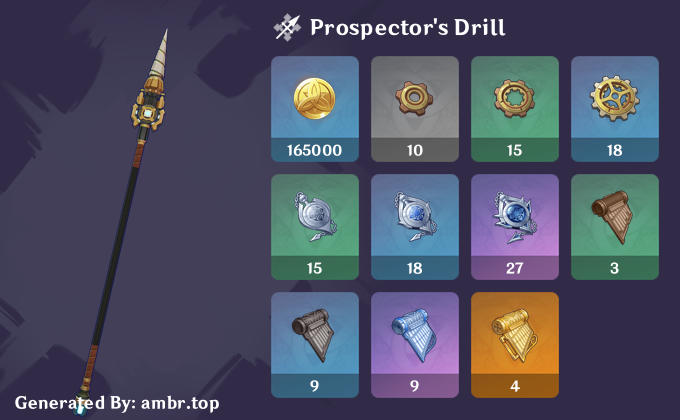
Task: Select the golden cogwheel tile with count 18
Action: tap(615, 108)
